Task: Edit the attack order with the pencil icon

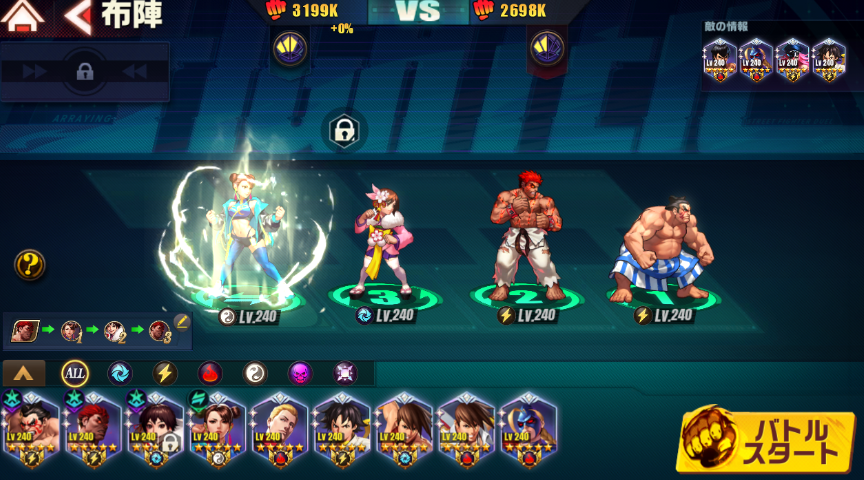Action: click(181, 322)
